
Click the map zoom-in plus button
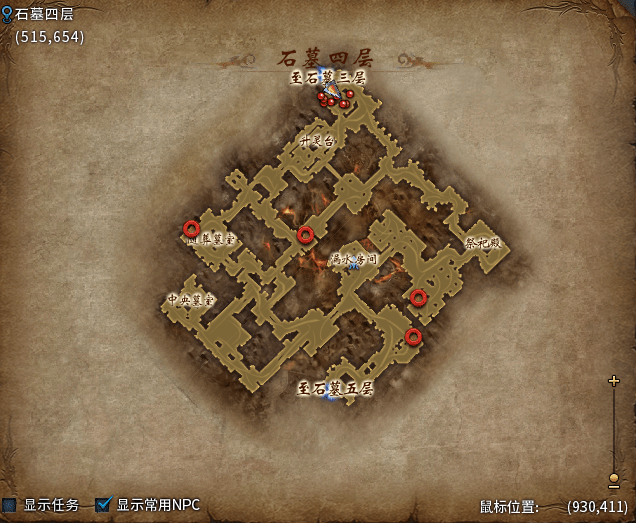614,381
